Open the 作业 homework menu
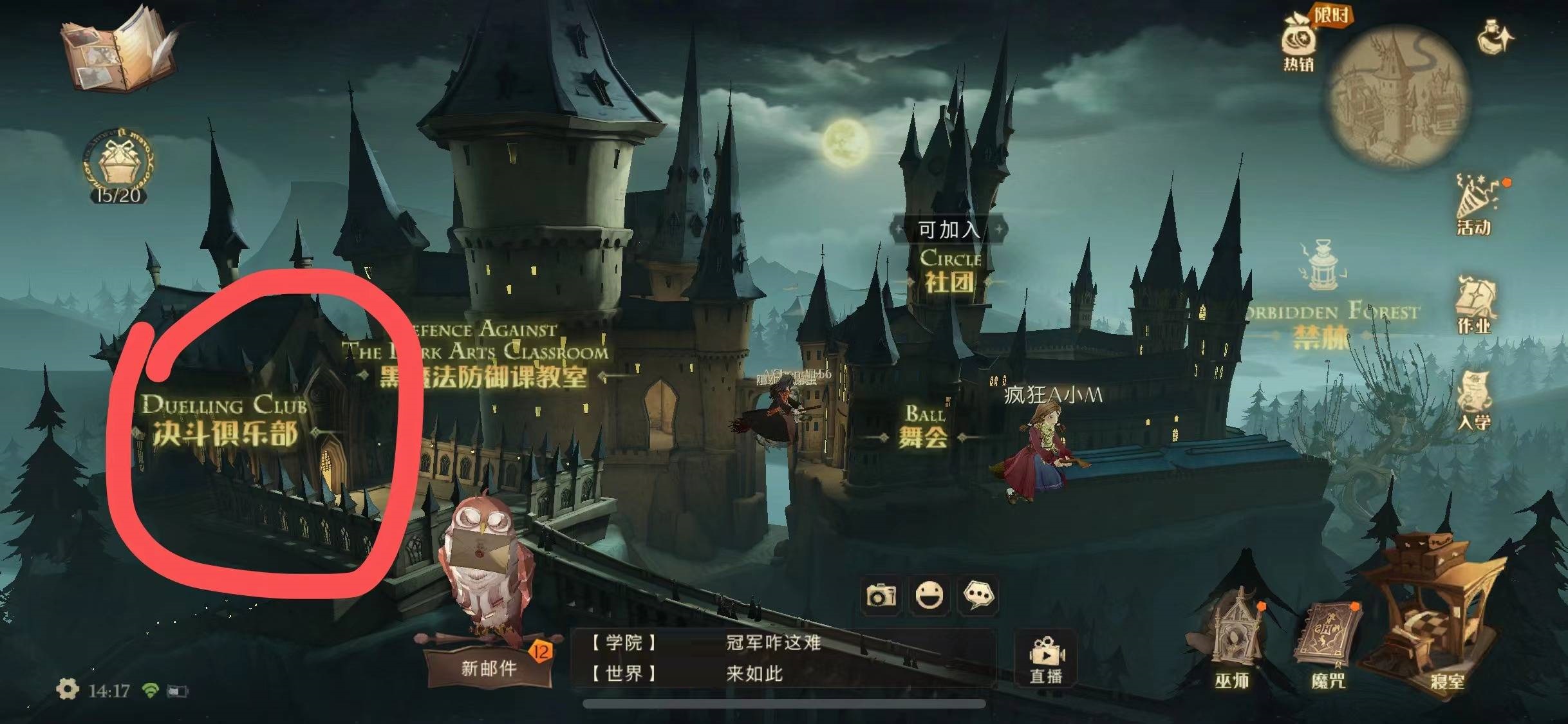 (x=1475, y=305)
